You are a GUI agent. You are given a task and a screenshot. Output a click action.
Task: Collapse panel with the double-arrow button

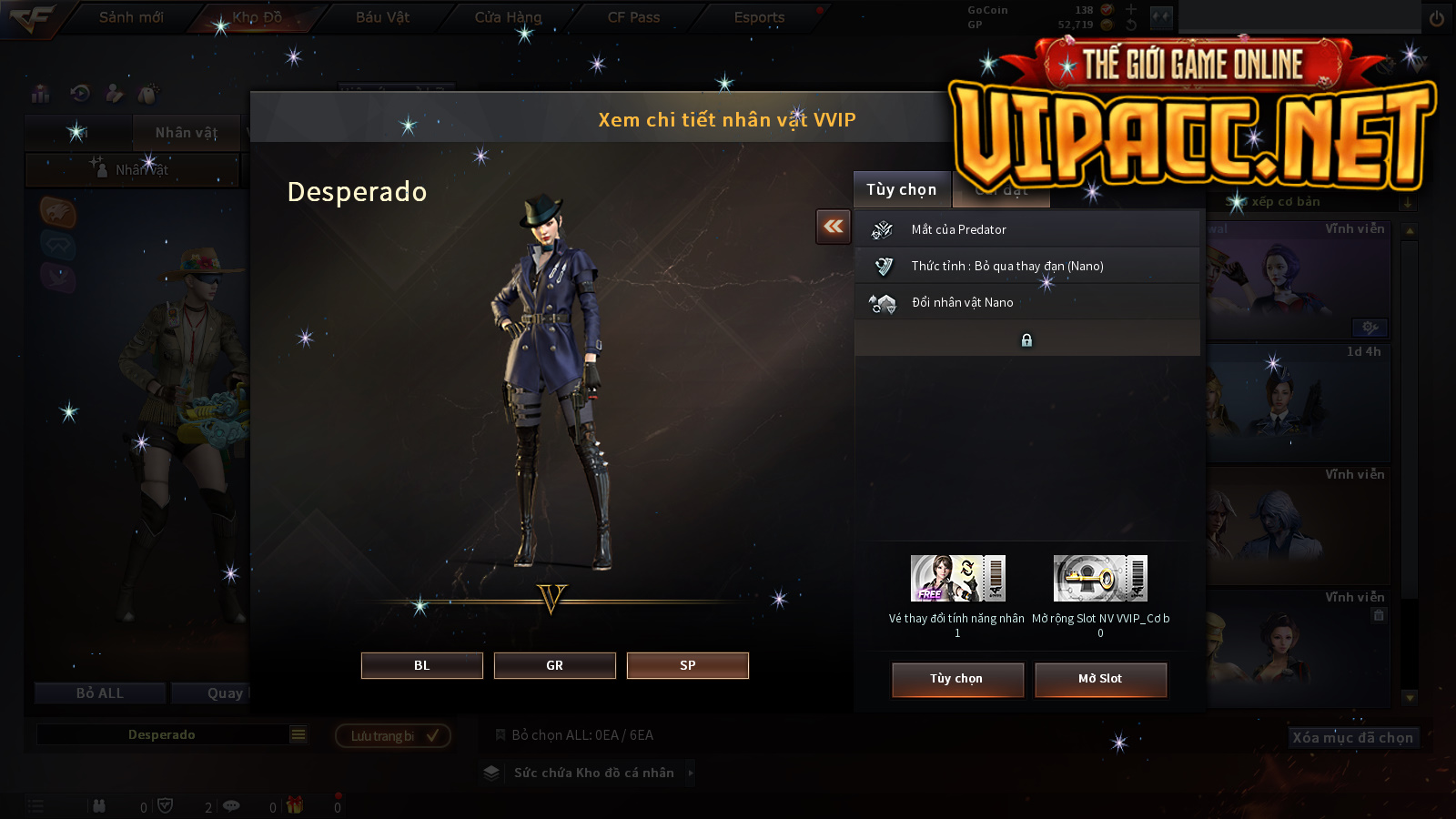833,227
